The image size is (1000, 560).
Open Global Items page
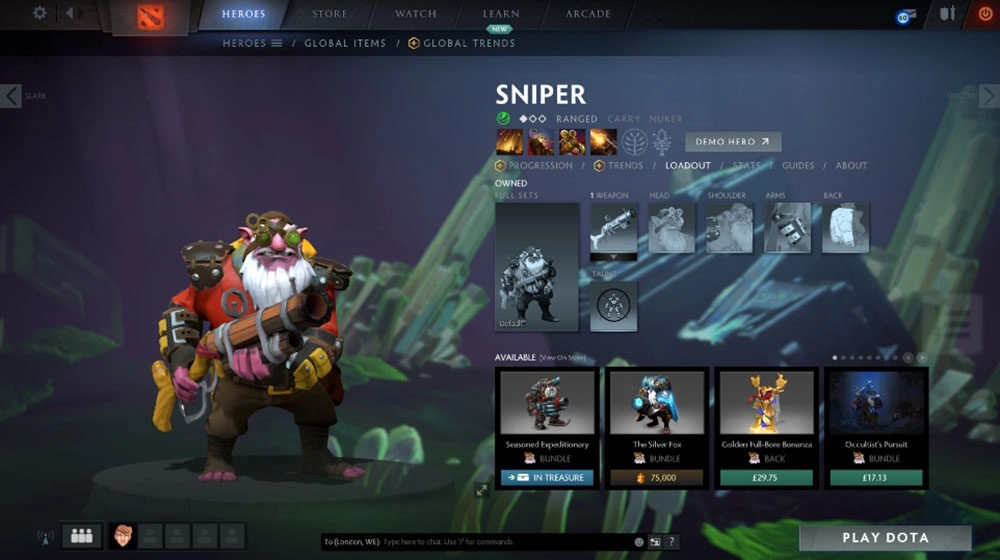pyautogui.click(x=343, y=44)
